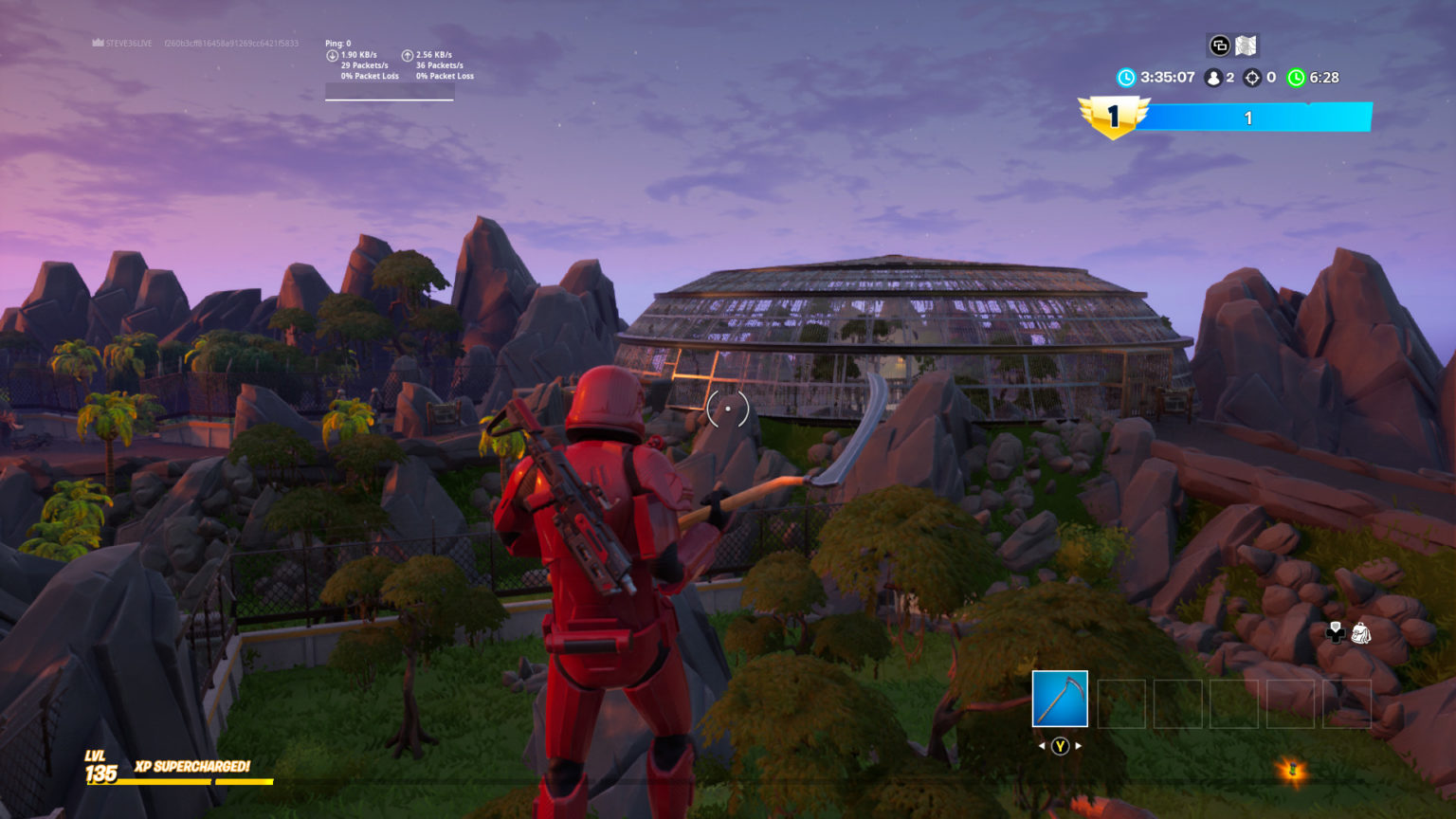Click the Ping: 0 network stats readout
1456x819 pixels.
pyautogui.click(x=338, y=42)
